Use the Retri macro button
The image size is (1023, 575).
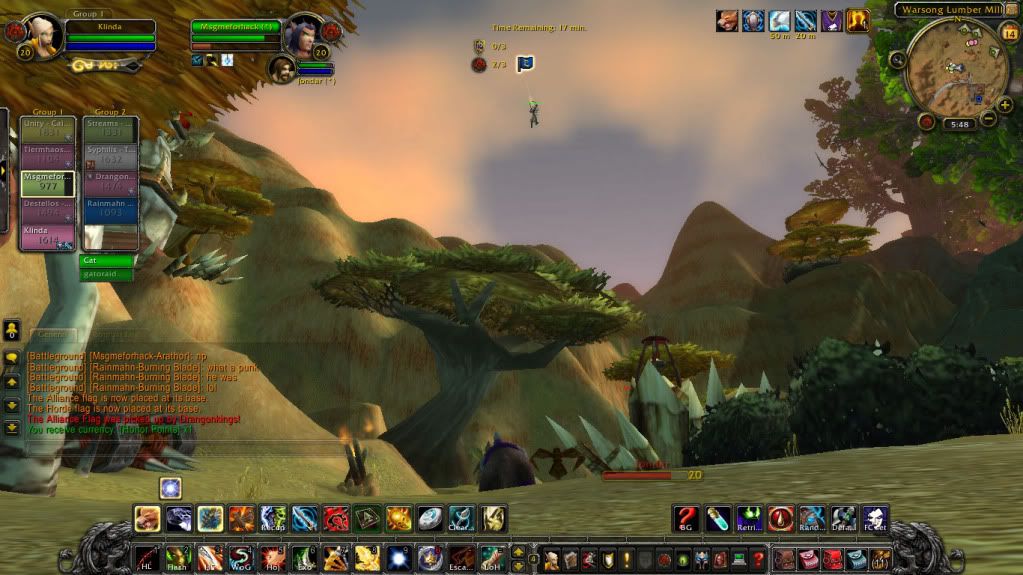(x=749, y=518)
